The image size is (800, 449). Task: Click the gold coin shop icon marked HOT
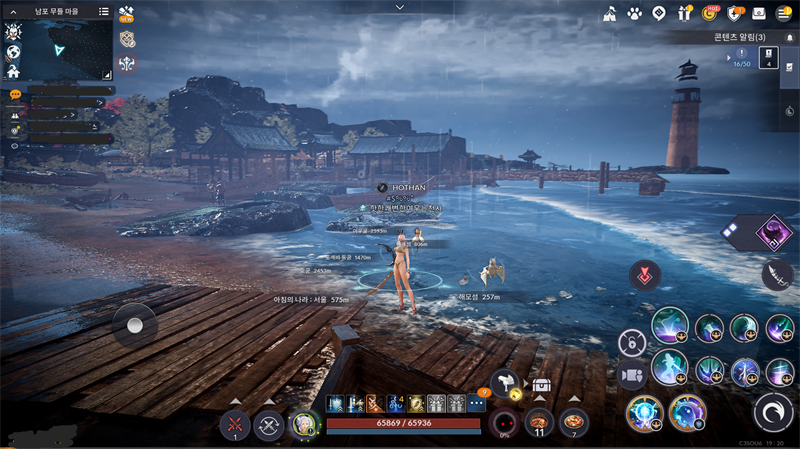point(710,13)
